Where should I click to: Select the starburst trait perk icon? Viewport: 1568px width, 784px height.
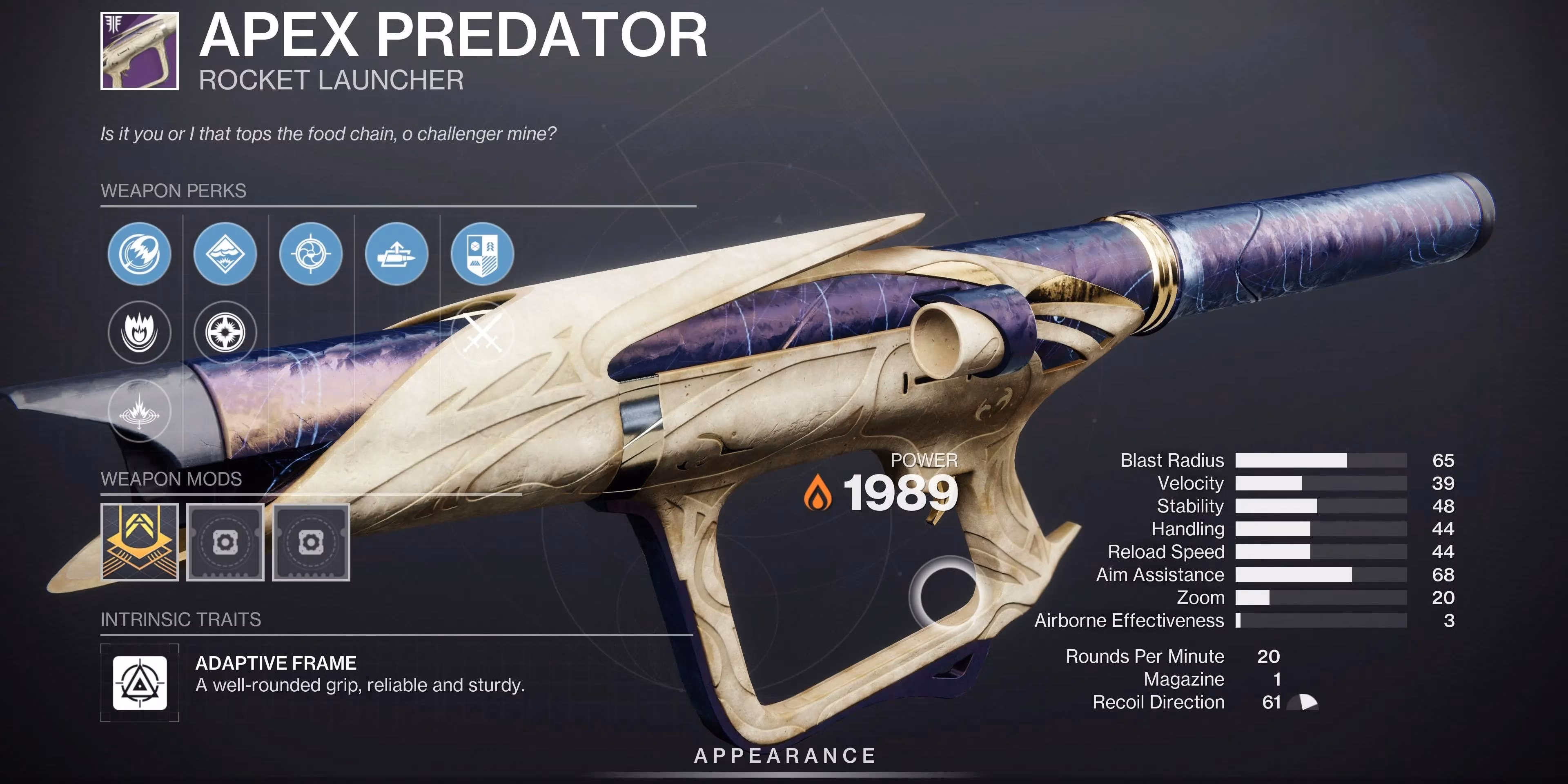pyautogui.click(x=225, y=332)
